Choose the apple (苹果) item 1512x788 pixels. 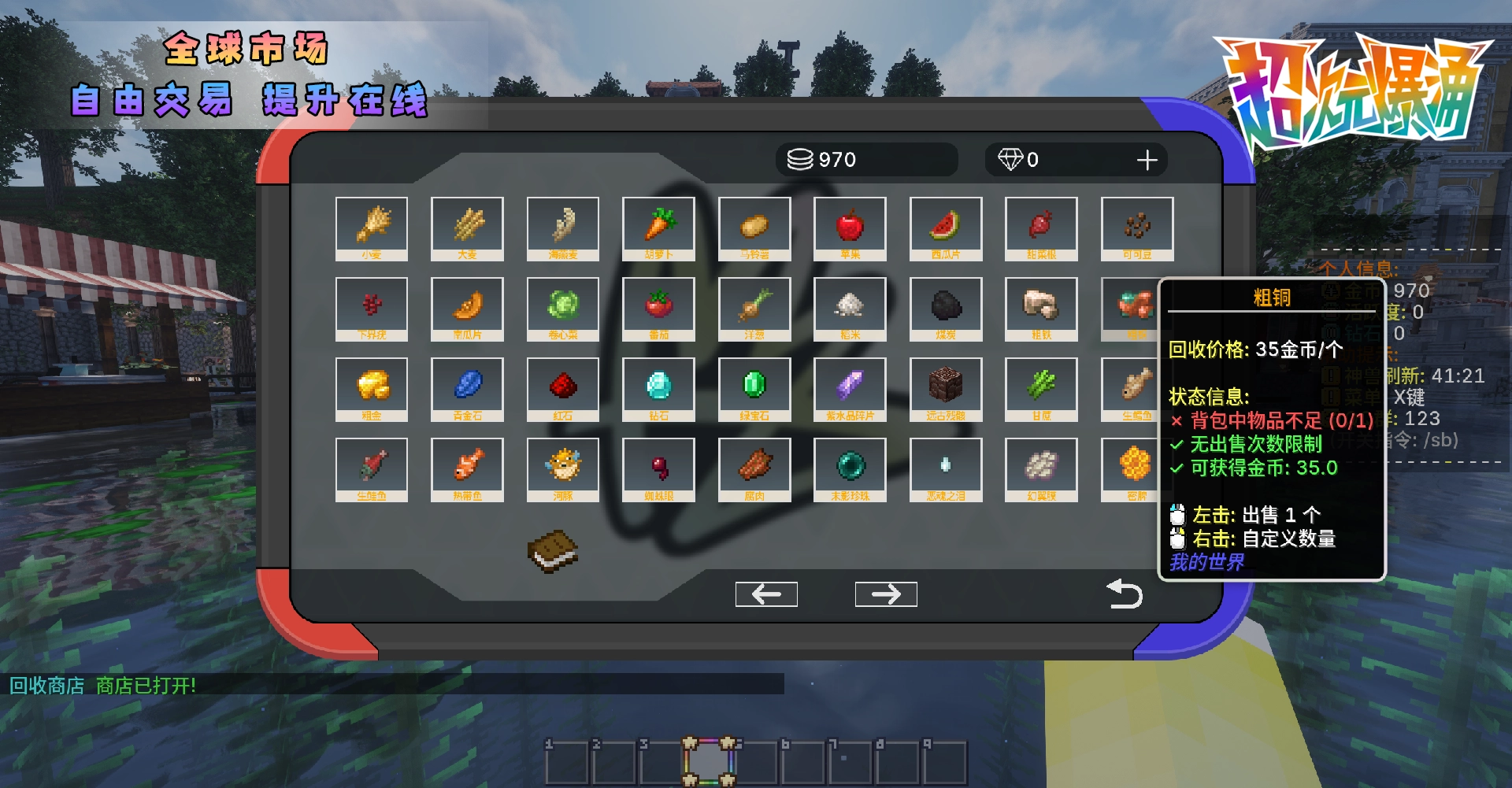850,228
